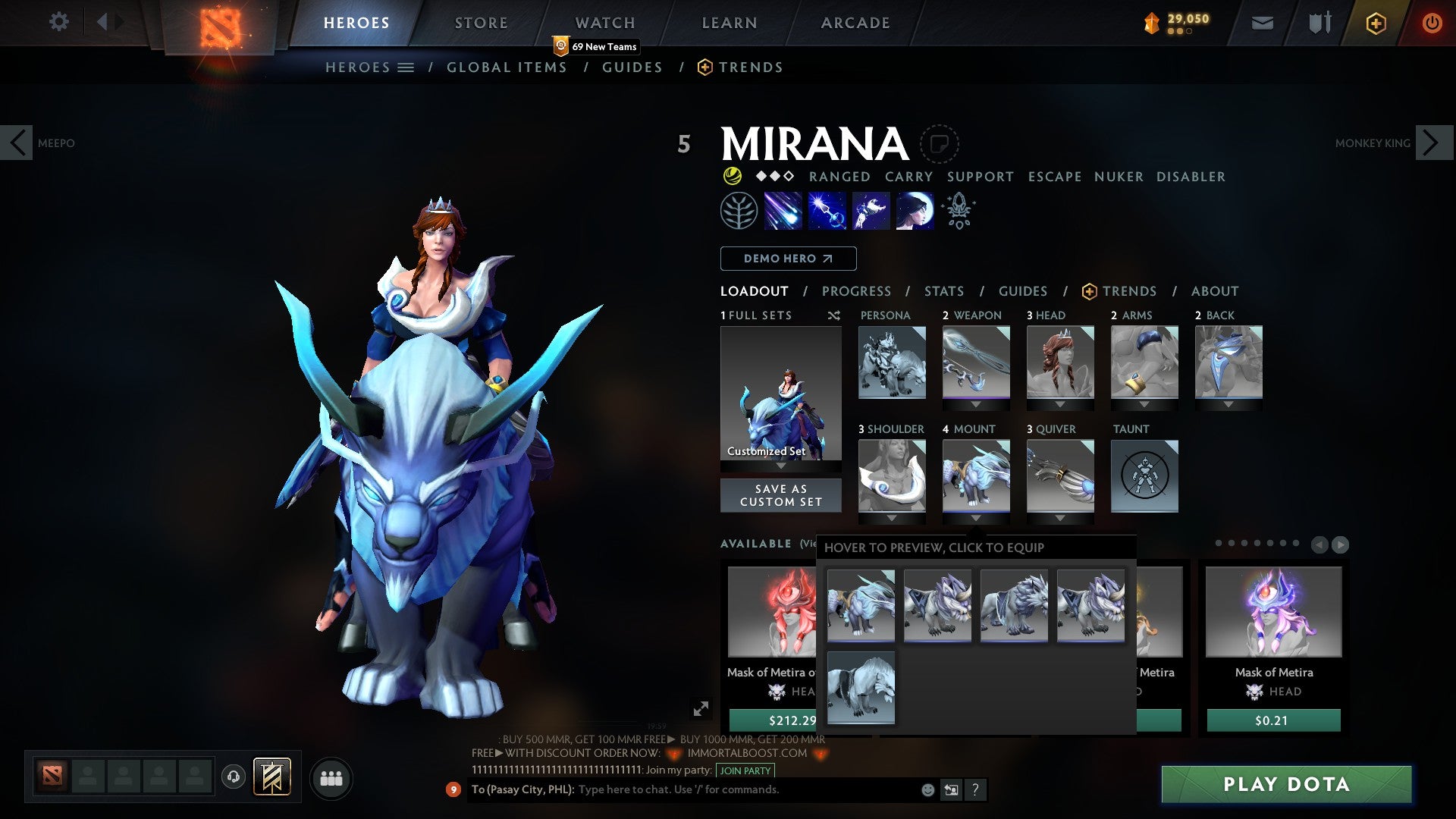Open the Heroes hamburger menu

pos(405,67)
